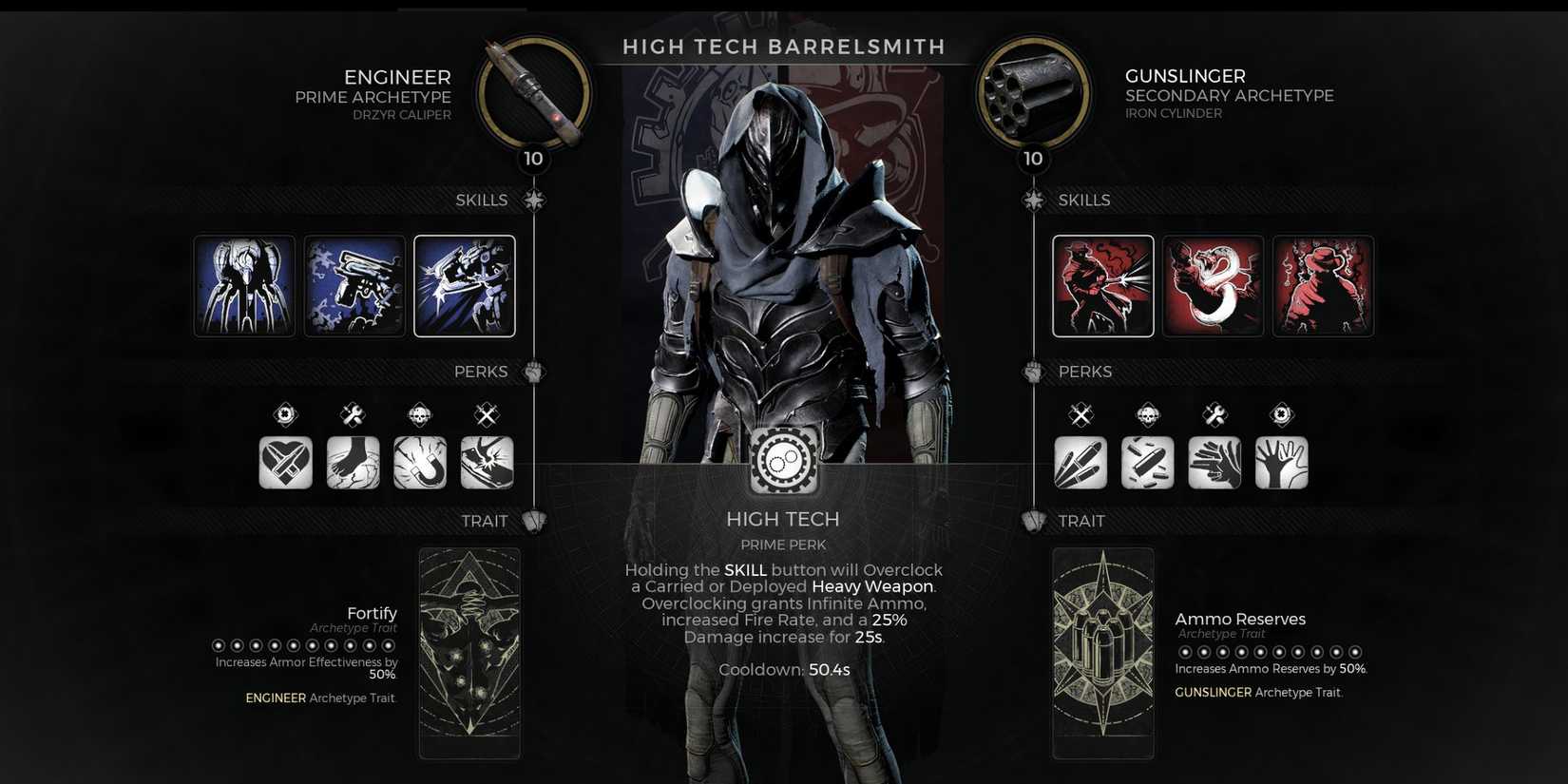The height and width of the screenshot is (784, 1568).
Task: Enable the third Gunslinger skill slot
Action: [x=1324, y=285]
